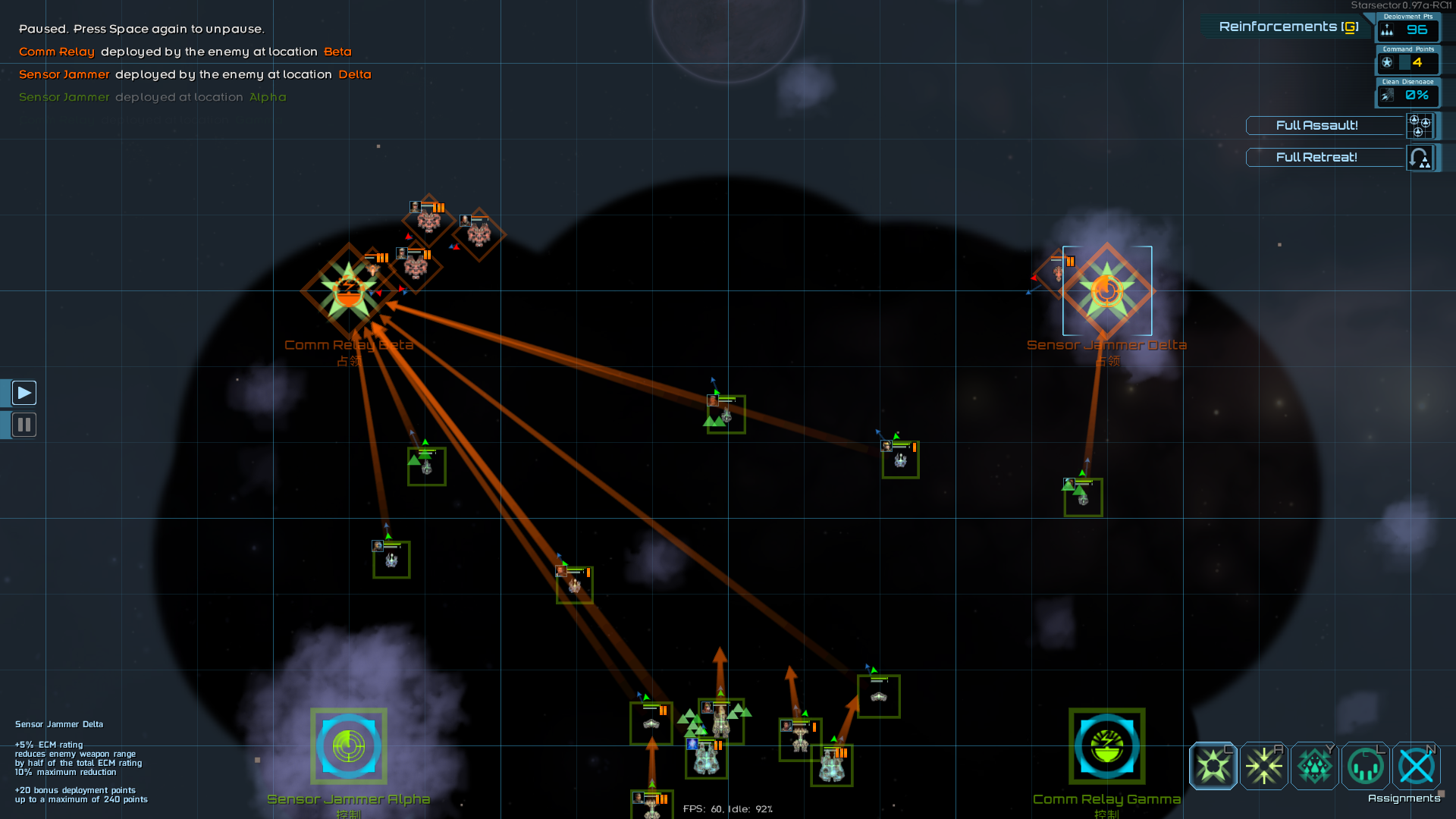
Task: Click the Deployment Pts troop icon
Action: tap(1388, 30)
